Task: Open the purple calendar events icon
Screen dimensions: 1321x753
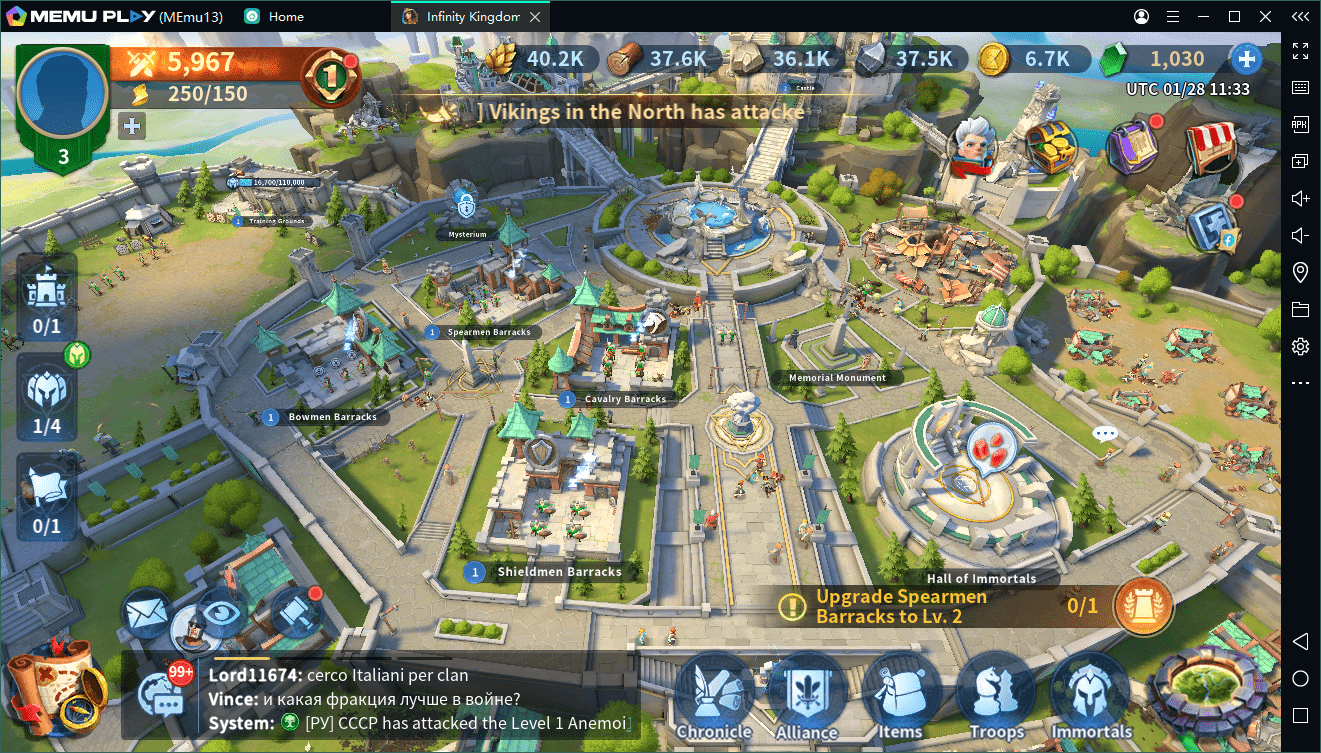Action: tap(1132, 146)
